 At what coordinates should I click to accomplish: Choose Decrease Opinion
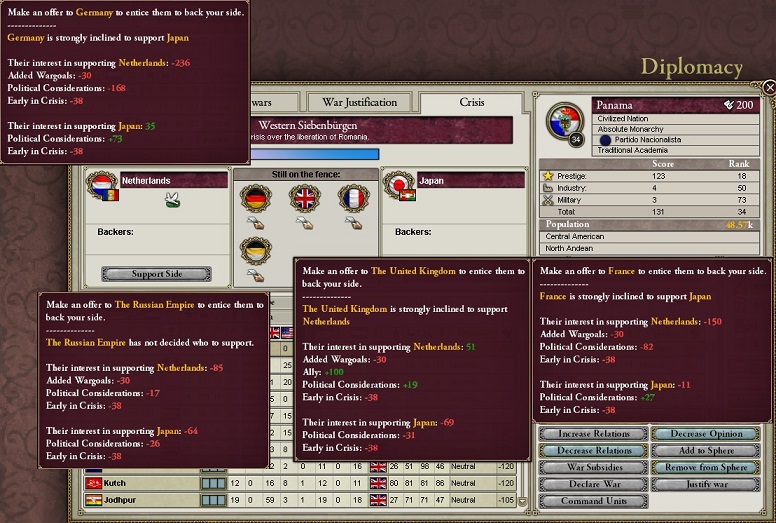[x=707, y=434]
